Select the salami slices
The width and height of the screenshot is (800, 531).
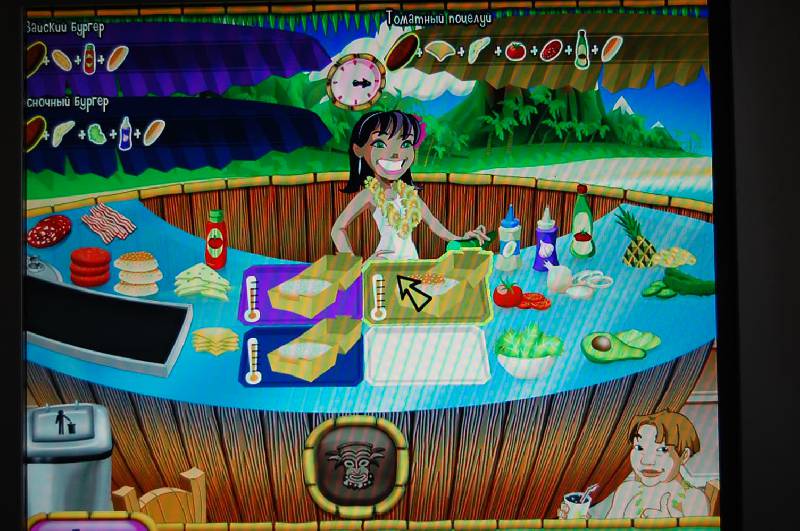pos(50,233)
